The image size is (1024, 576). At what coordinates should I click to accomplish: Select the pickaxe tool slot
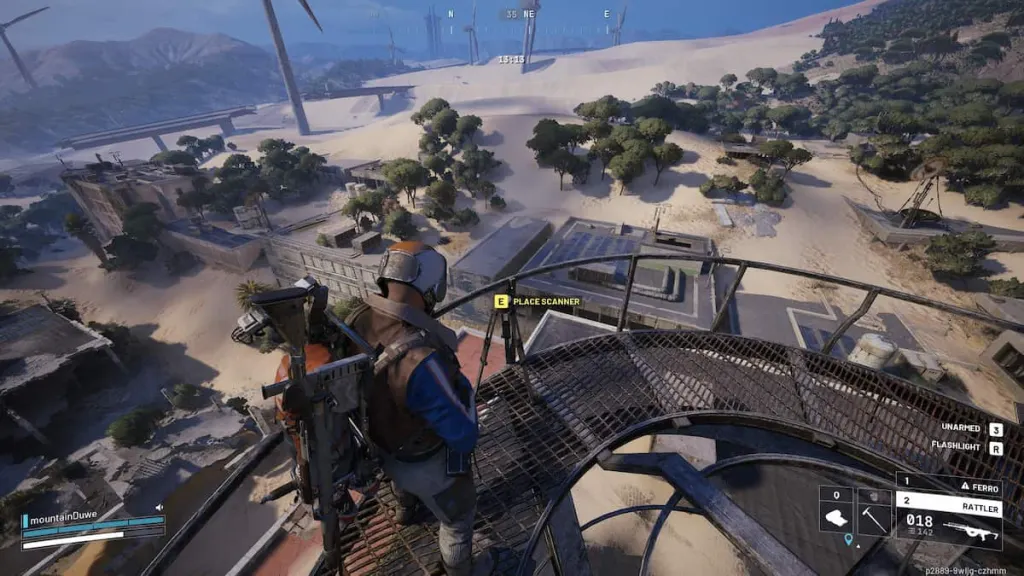point(873,517)
